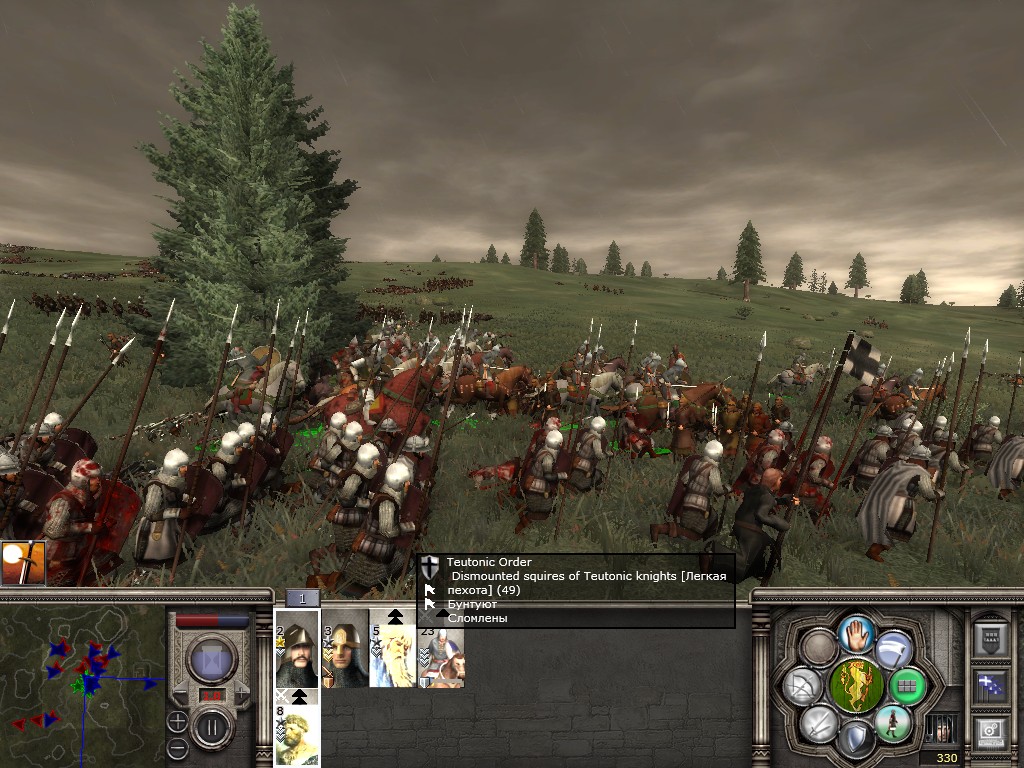Zoom in the radar map with plus
1024x768 pixels.
pos(178,721)
